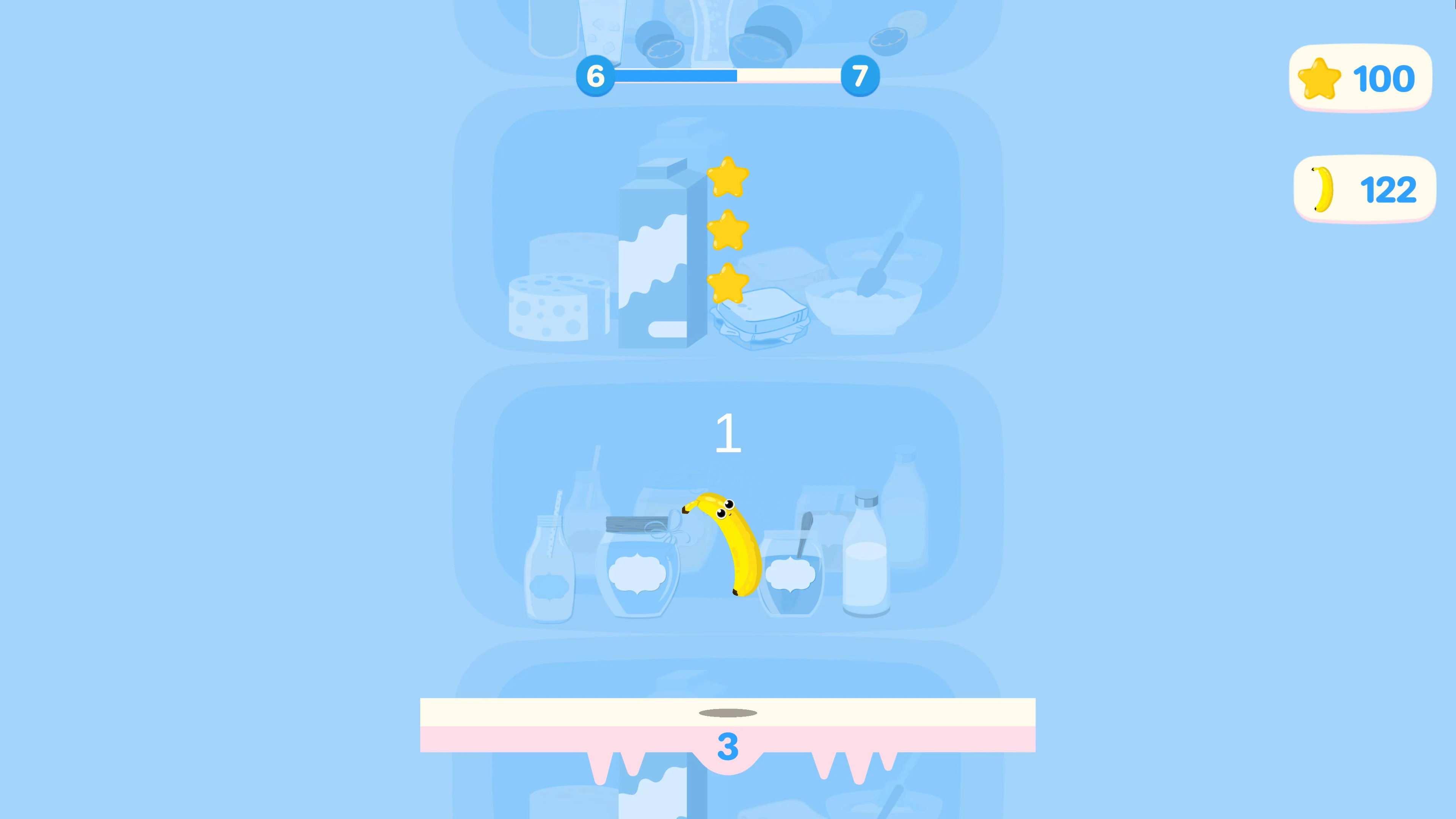Tap the dark hole on the platform
1456x819 pixels.
728,713
